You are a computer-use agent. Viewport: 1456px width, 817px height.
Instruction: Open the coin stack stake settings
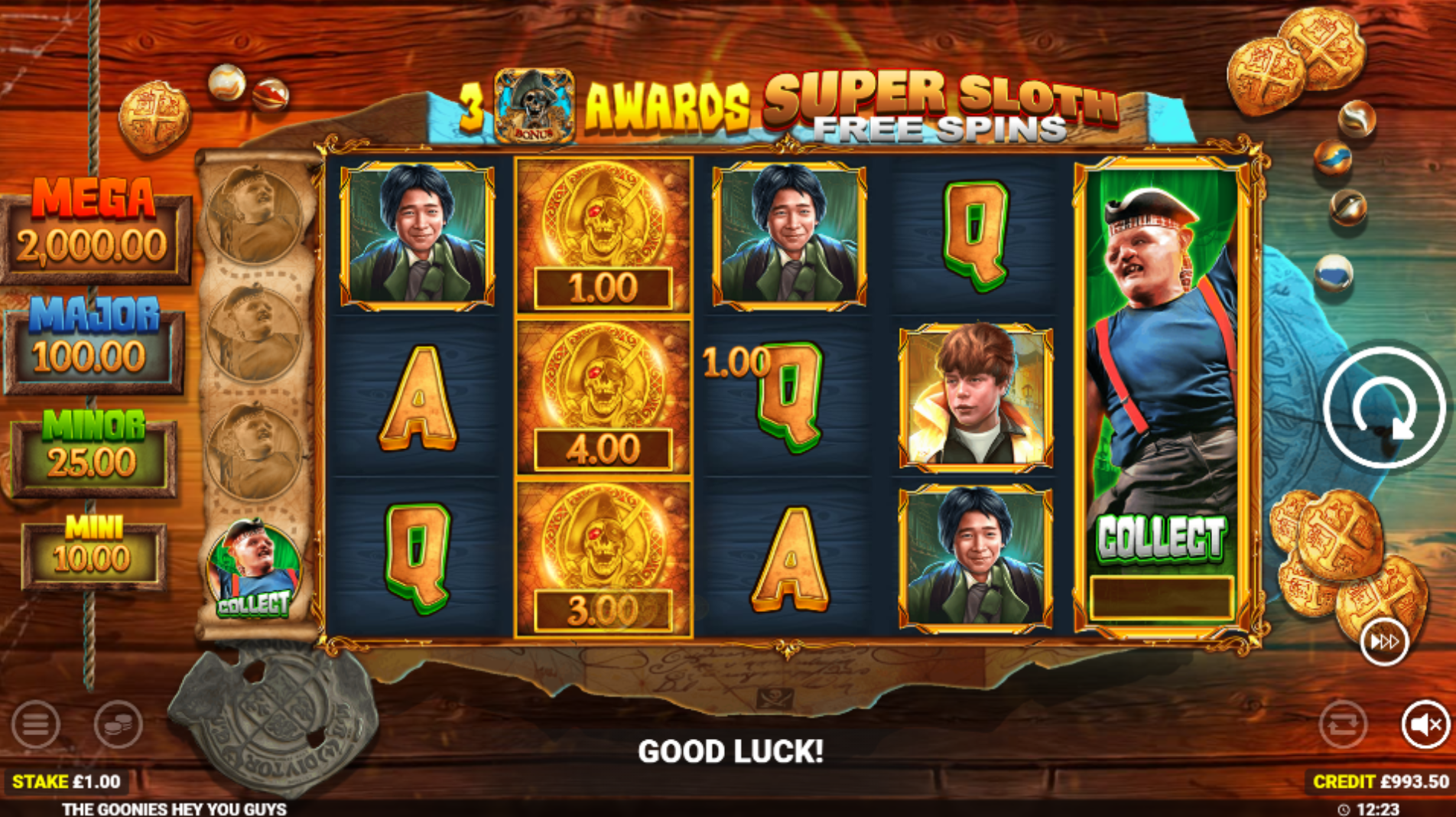pyautogui.click(x=118, y=724)
